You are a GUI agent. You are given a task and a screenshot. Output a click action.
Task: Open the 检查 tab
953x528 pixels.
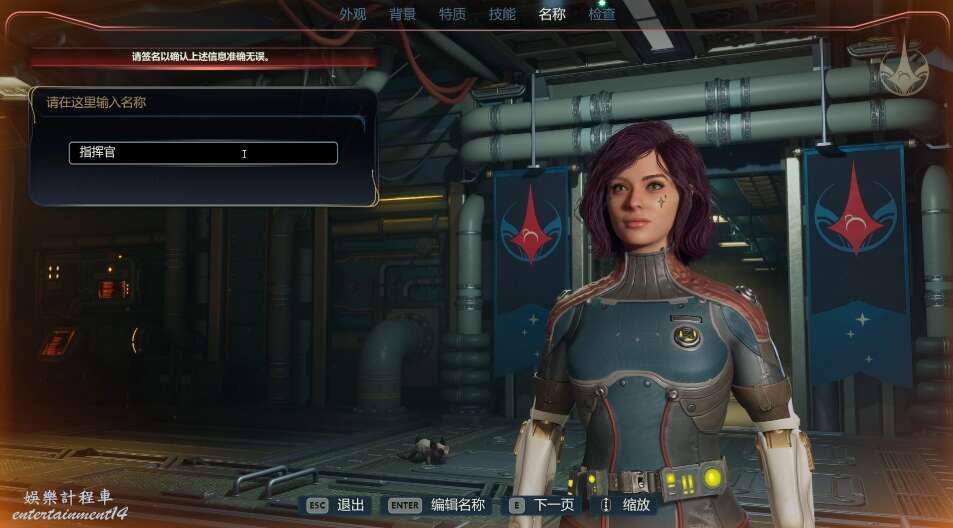click(x=602, y=14)
